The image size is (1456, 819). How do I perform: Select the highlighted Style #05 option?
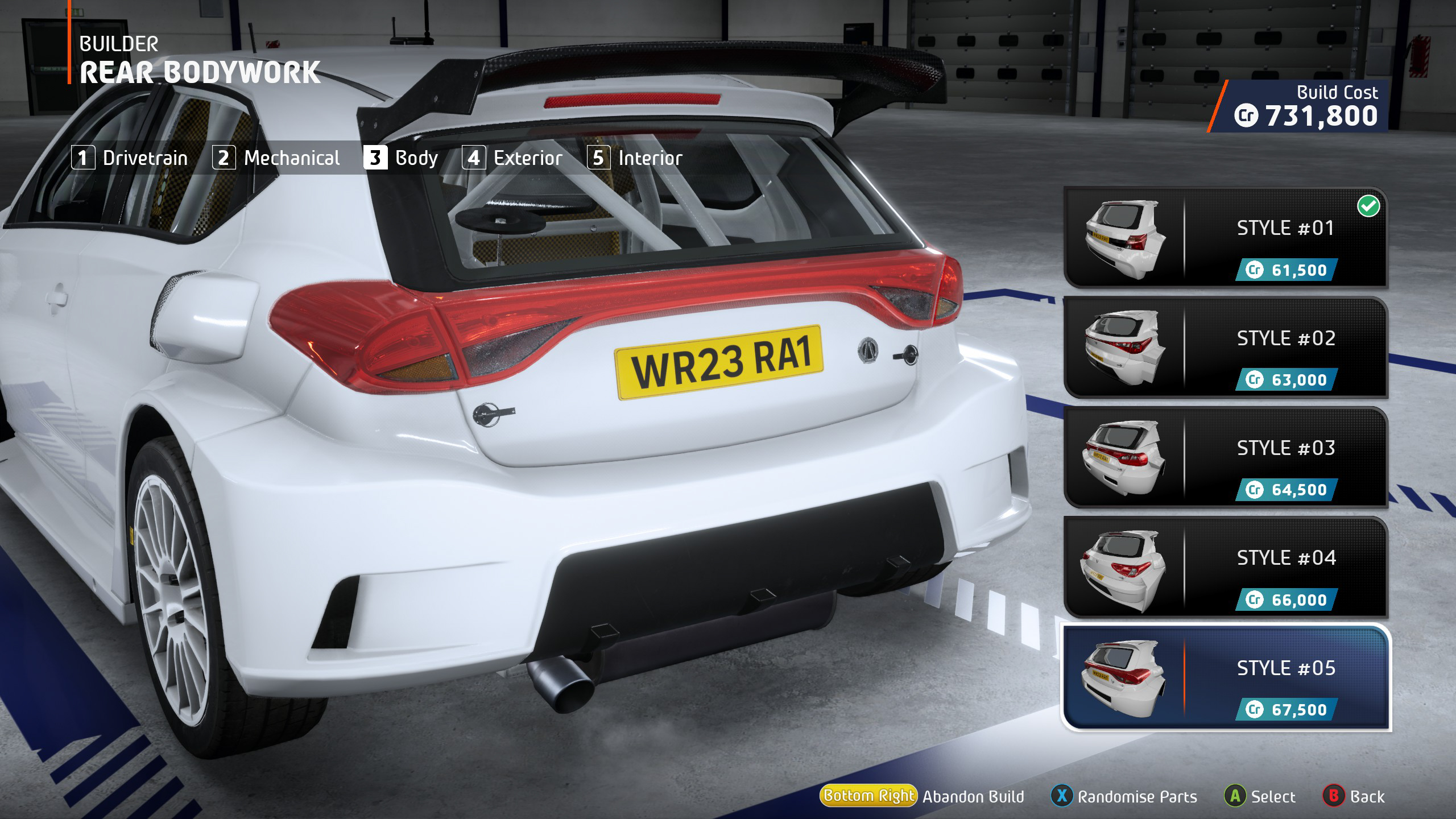pyautogui.click(x=1225, y=678)
